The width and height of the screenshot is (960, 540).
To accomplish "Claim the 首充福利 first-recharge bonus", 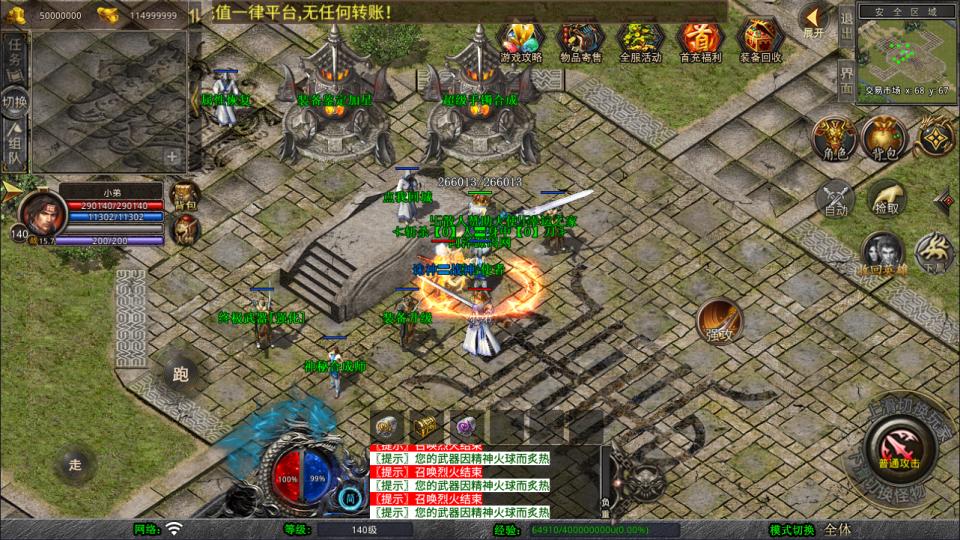I will click(x=700, y=41).
